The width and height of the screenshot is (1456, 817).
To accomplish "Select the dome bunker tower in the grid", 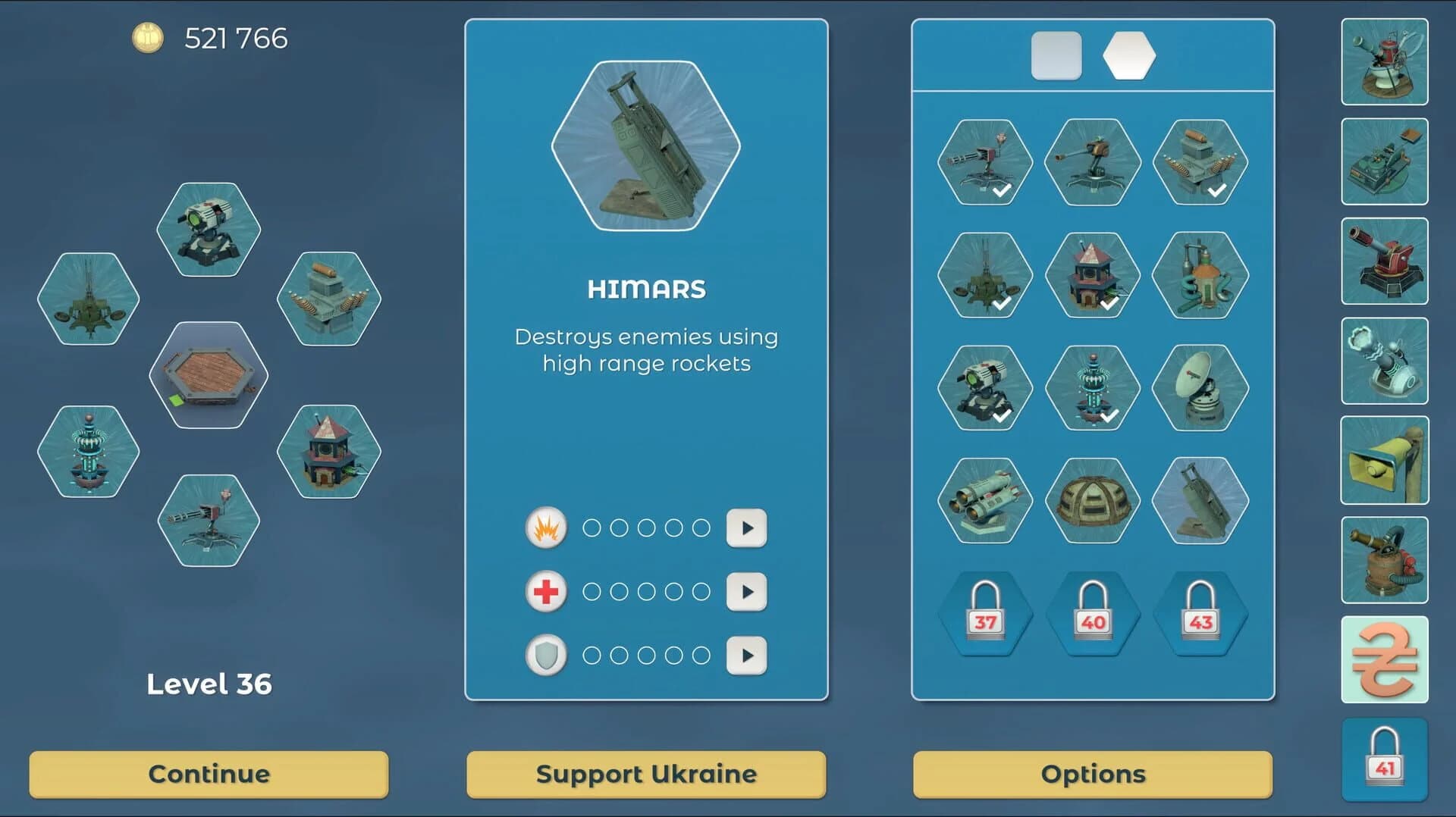I will [1092, 500].
